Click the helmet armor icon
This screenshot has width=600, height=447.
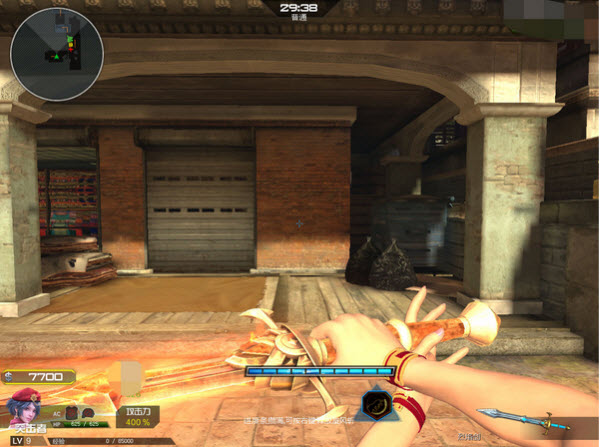click(86, 412)
